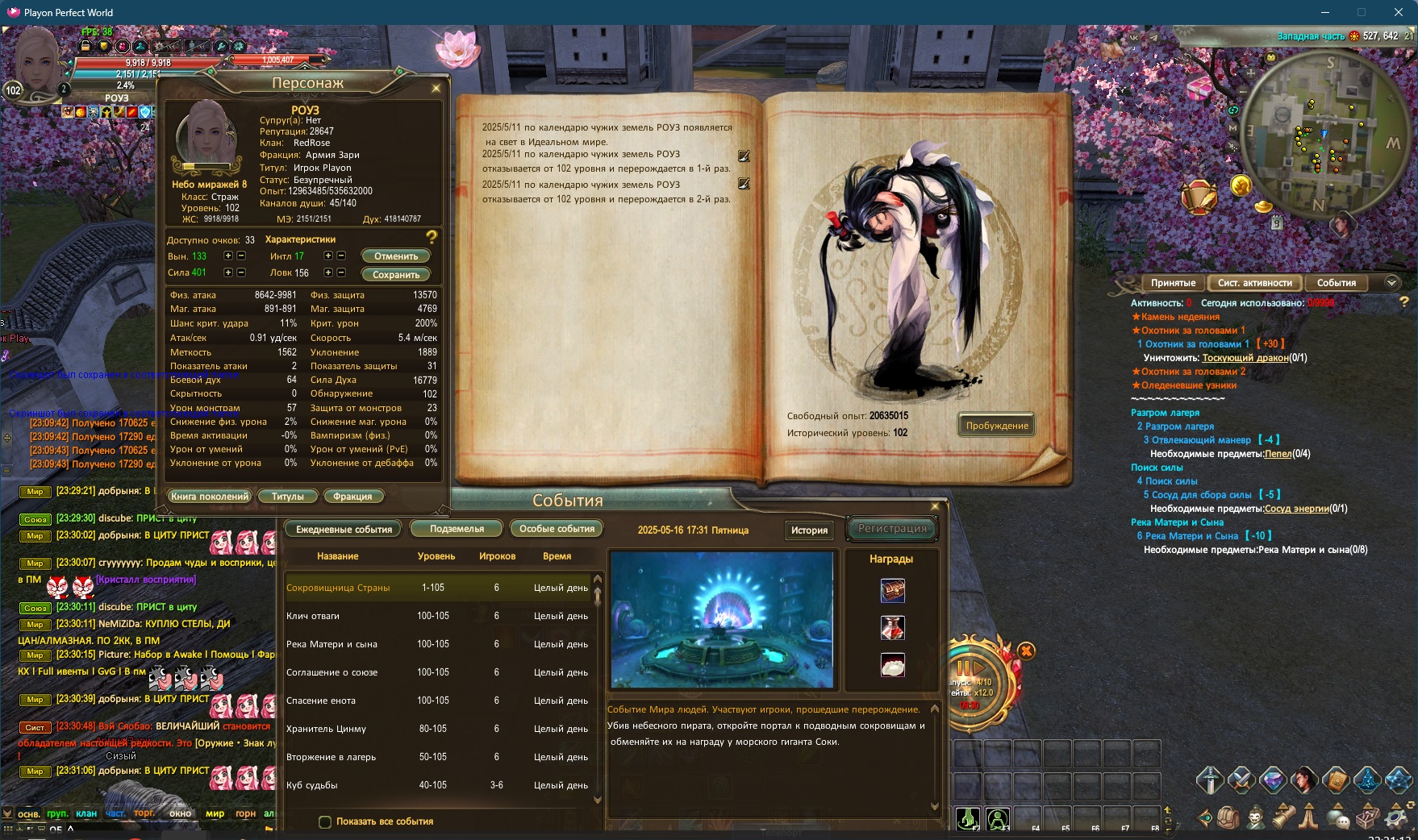Follow the Тоскующий дракон quest link
The width and height of the screenshot is (1418, 840).
click(1245, 358)
